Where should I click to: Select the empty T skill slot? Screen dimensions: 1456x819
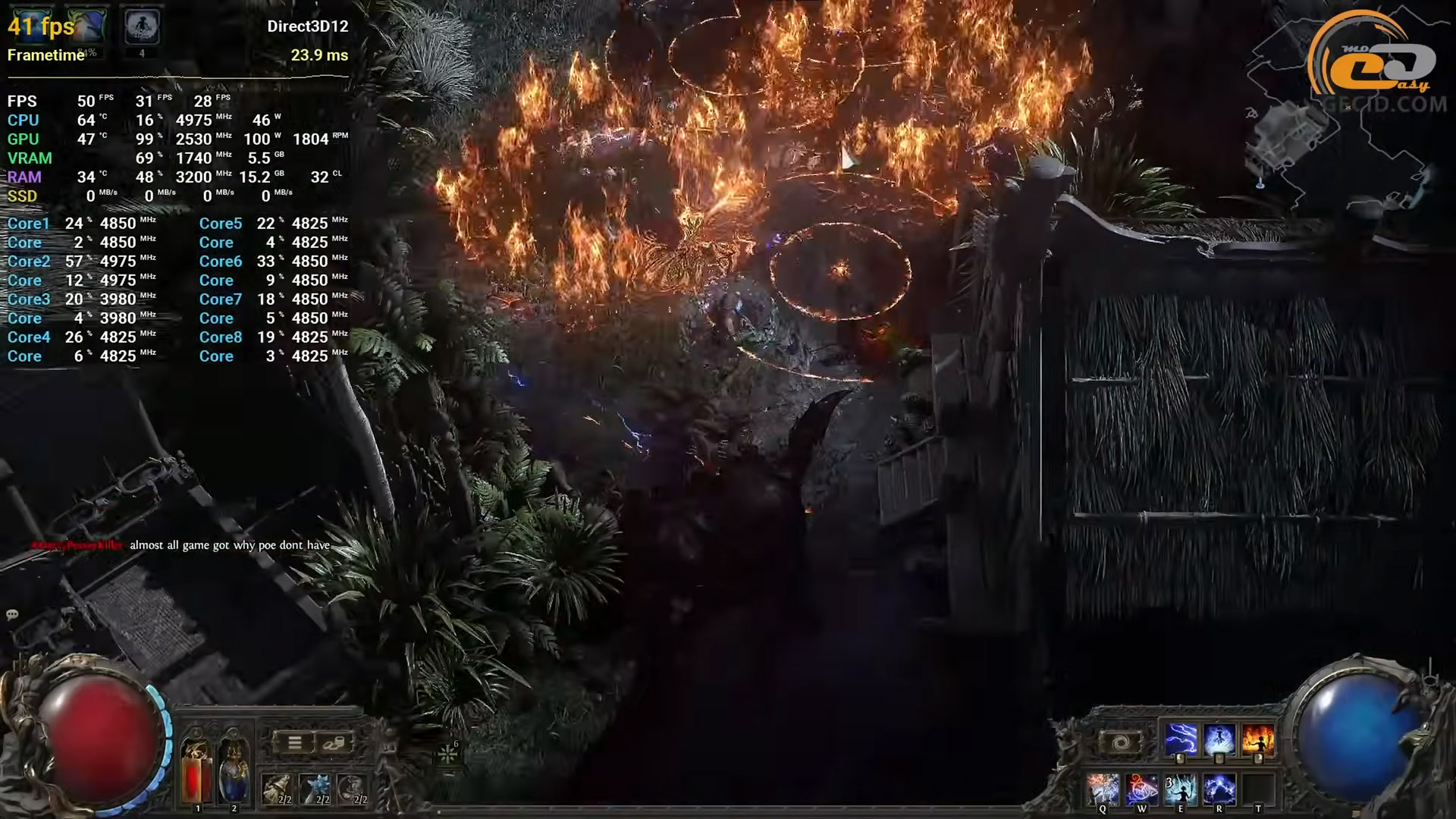click(1257, 789)
